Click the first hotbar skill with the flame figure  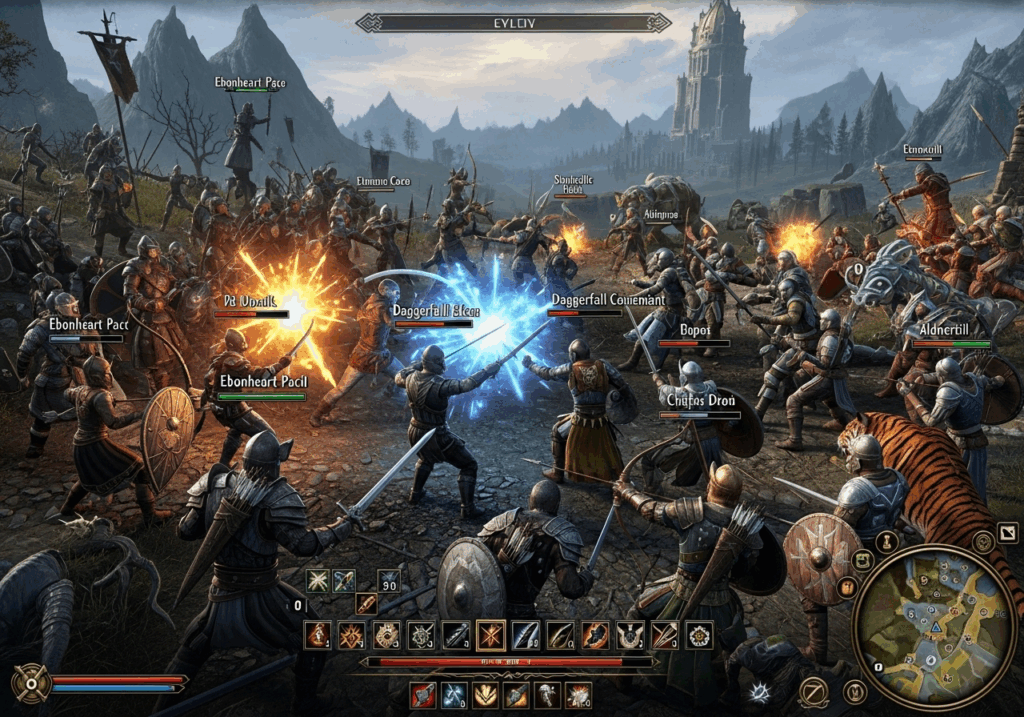point(317,634)
